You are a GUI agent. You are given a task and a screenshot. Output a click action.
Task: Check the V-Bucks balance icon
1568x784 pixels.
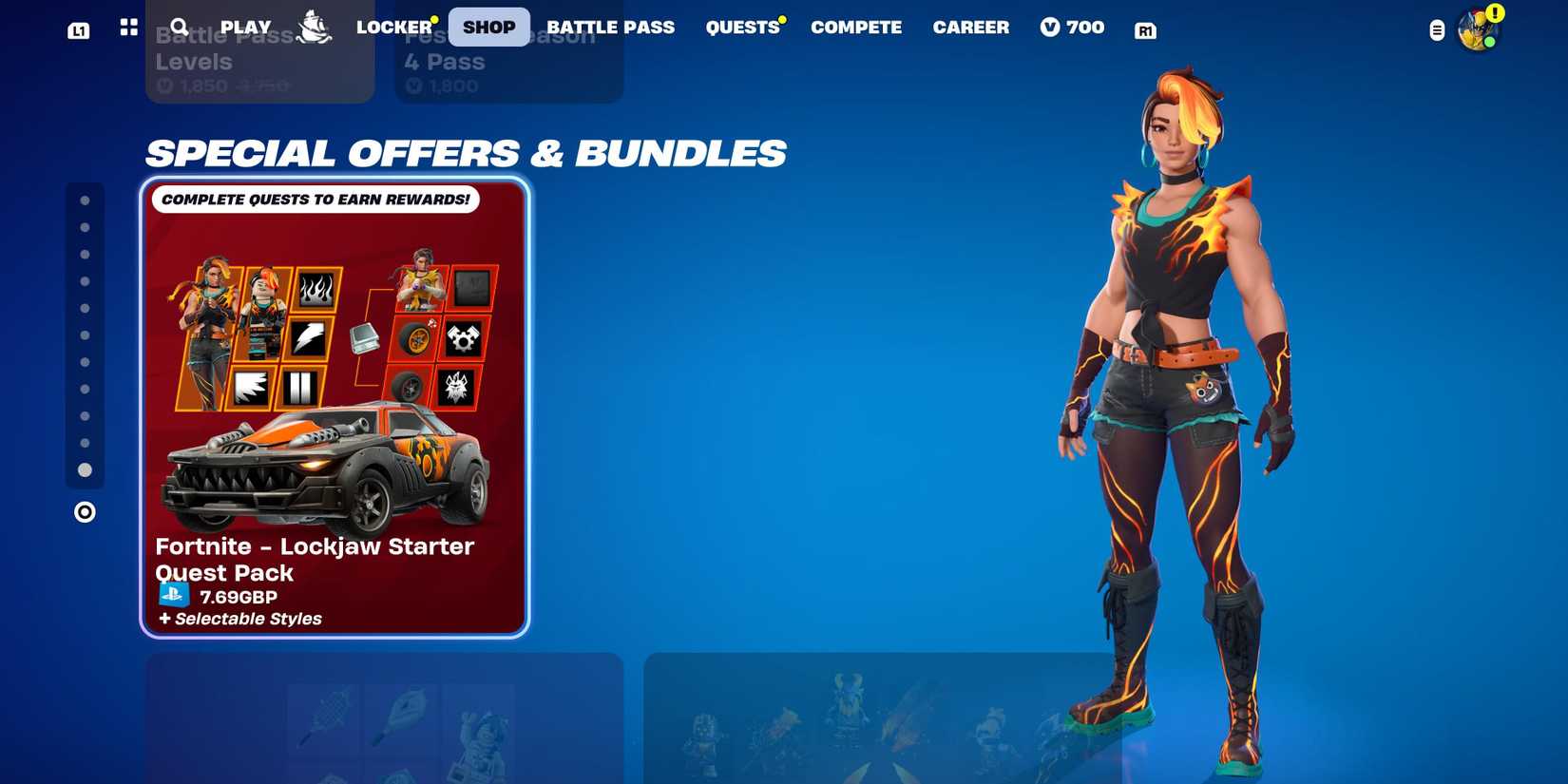pos(1048,27)
